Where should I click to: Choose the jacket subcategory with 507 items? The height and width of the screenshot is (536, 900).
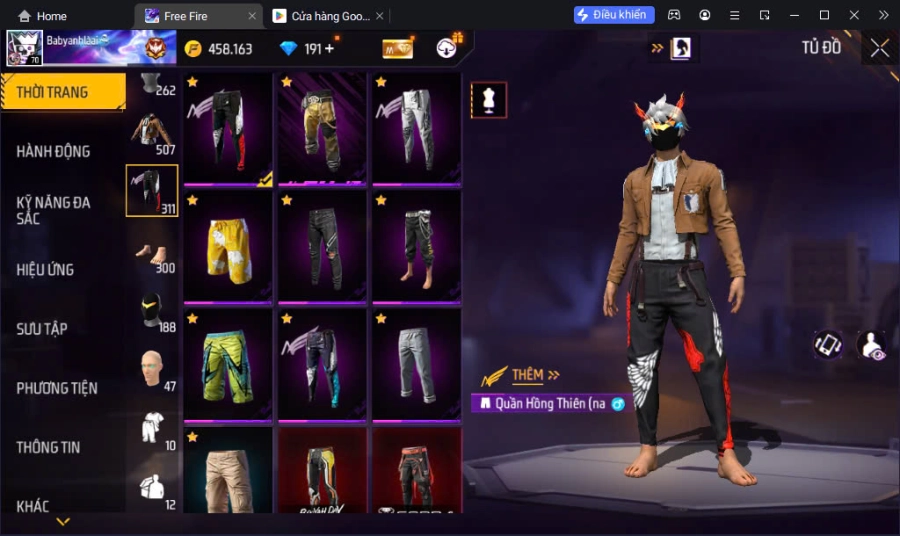pyautogui.click(x=152, y=134)
